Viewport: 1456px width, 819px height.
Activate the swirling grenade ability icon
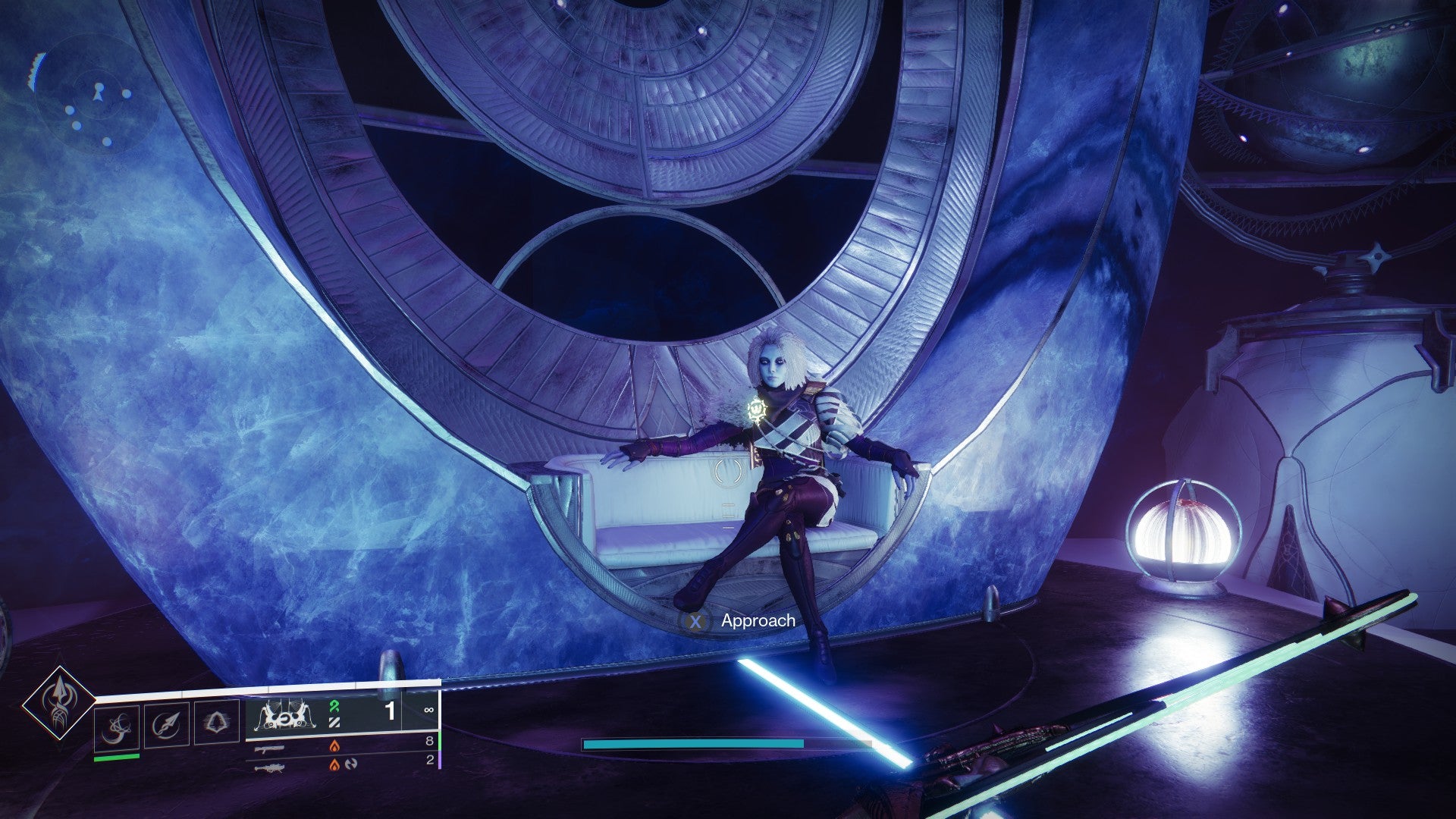coord(118,727)
